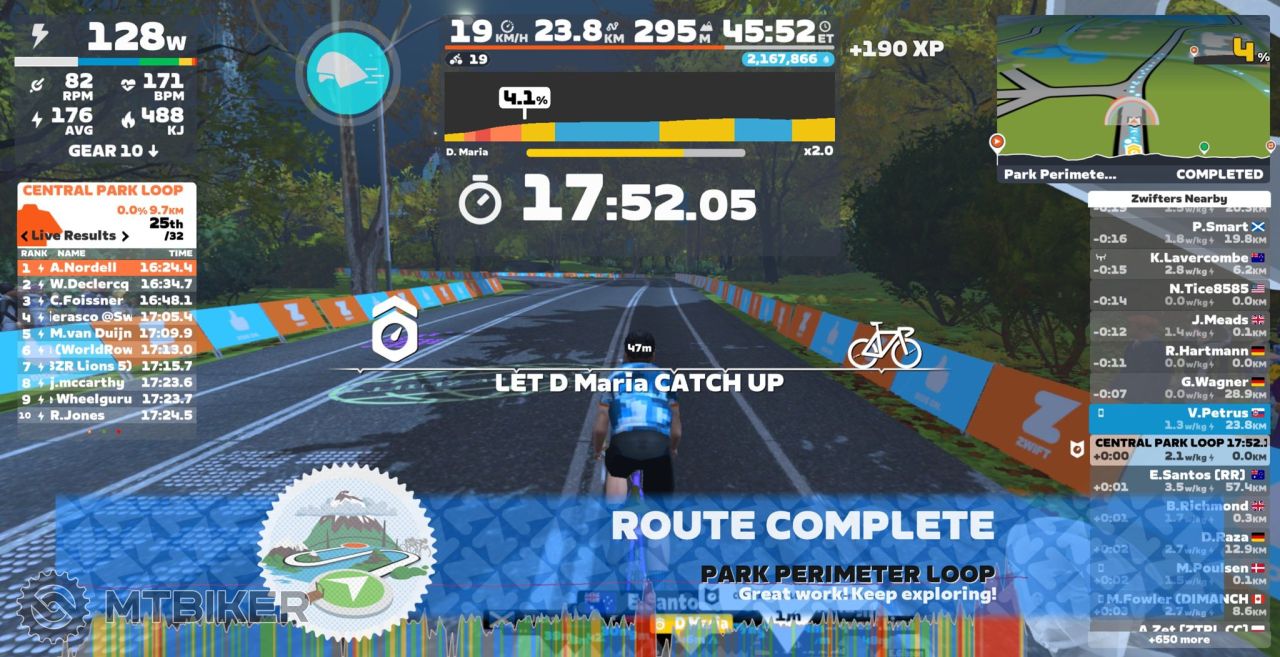This screenshot has height=657, width=1280.
Task: Show next leaderboard with right arrow
Action: pyautogui.click(x=126, y=236)
